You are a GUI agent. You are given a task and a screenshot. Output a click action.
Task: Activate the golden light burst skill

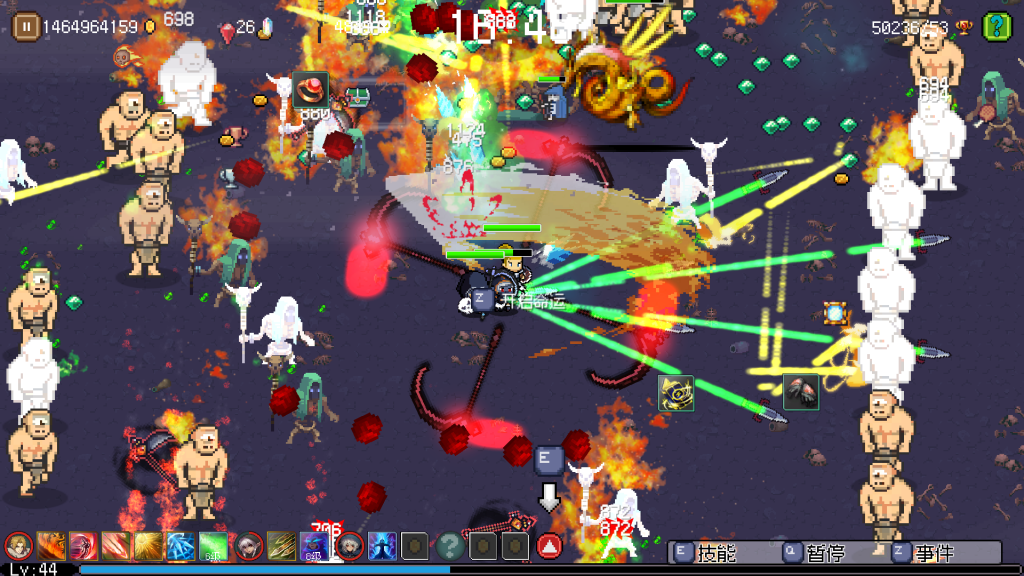[x=150, y=546]
